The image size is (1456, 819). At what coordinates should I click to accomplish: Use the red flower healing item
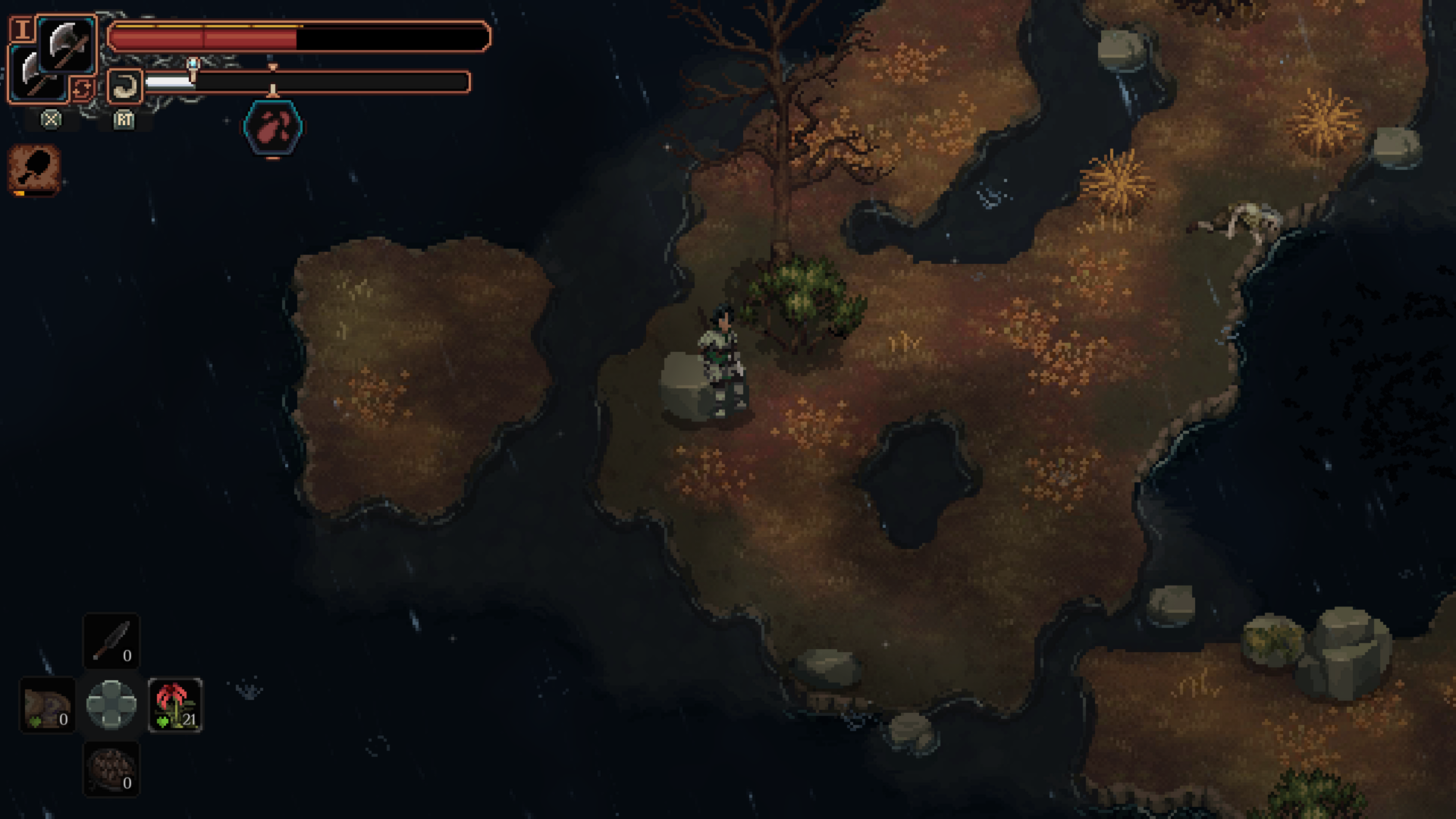click(175, 705)
